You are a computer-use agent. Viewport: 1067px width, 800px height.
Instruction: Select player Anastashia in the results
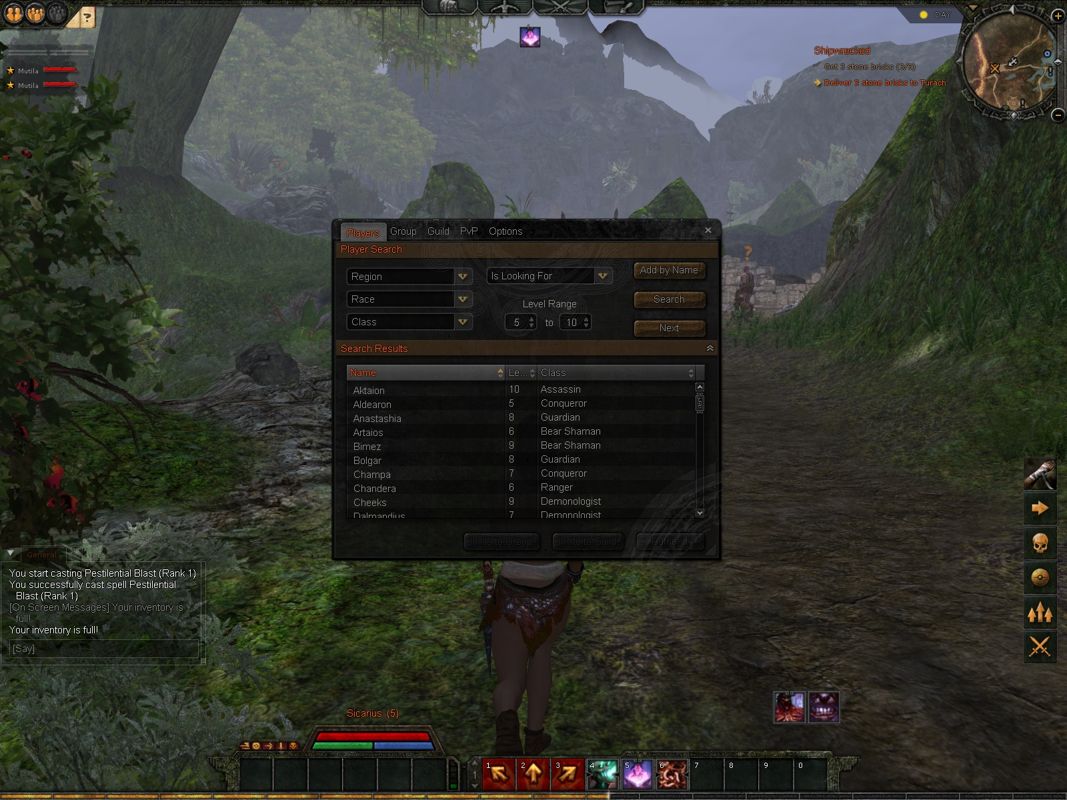[377, 419]
